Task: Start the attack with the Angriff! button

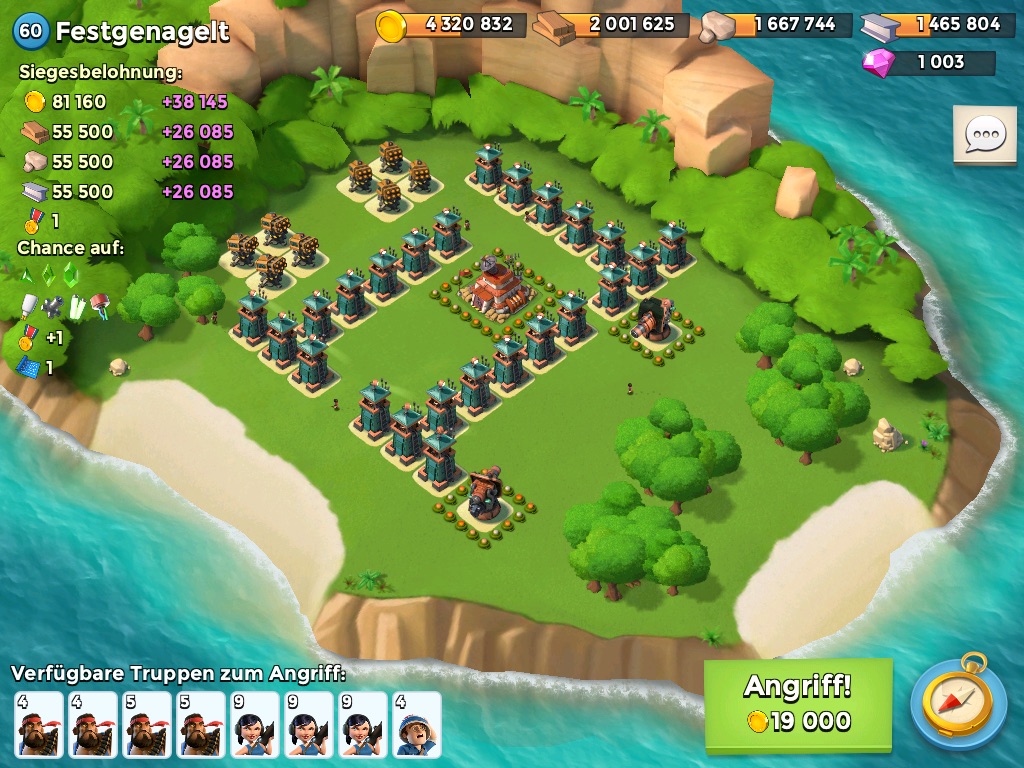Action: (x=797, y=704)
